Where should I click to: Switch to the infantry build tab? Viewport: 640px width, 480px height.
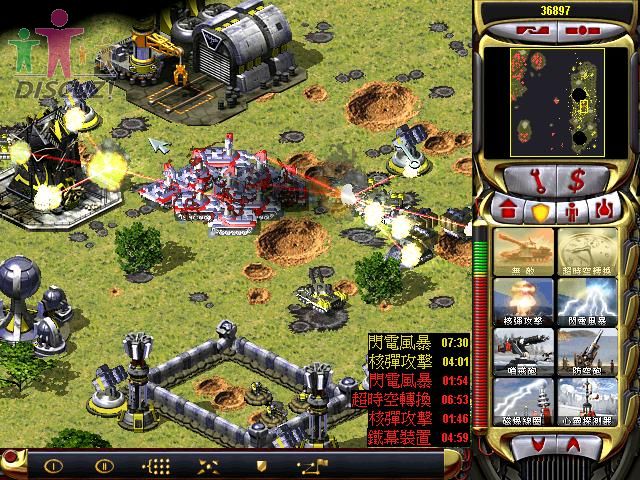572,210
